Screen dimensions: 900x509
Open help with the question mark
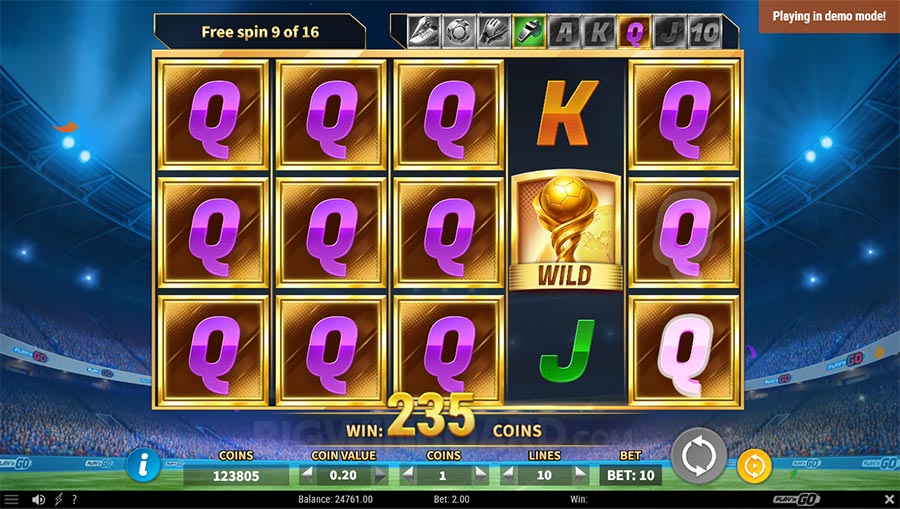pos(74,499)
